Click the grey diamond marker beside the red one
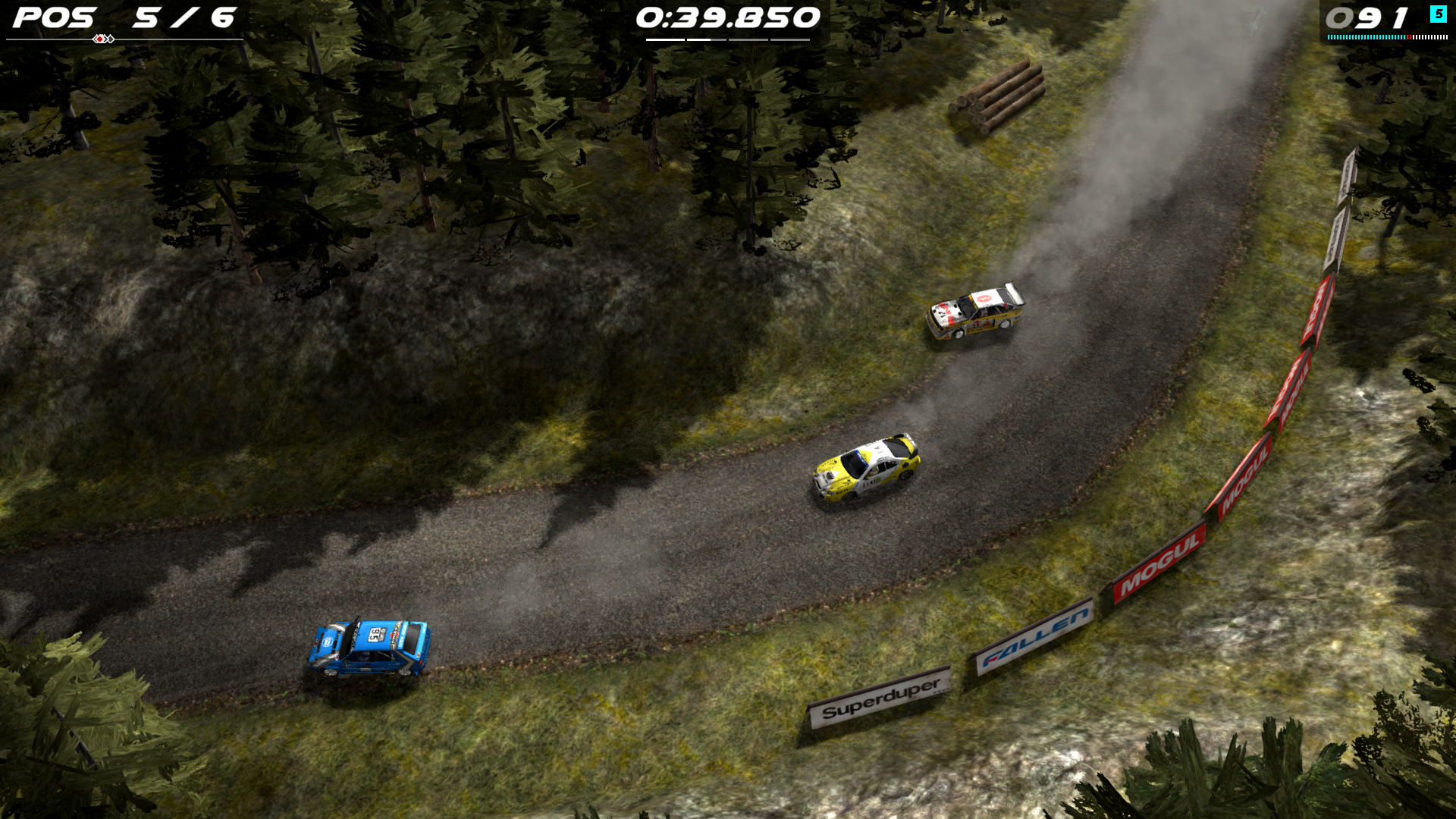 (111, 39)
